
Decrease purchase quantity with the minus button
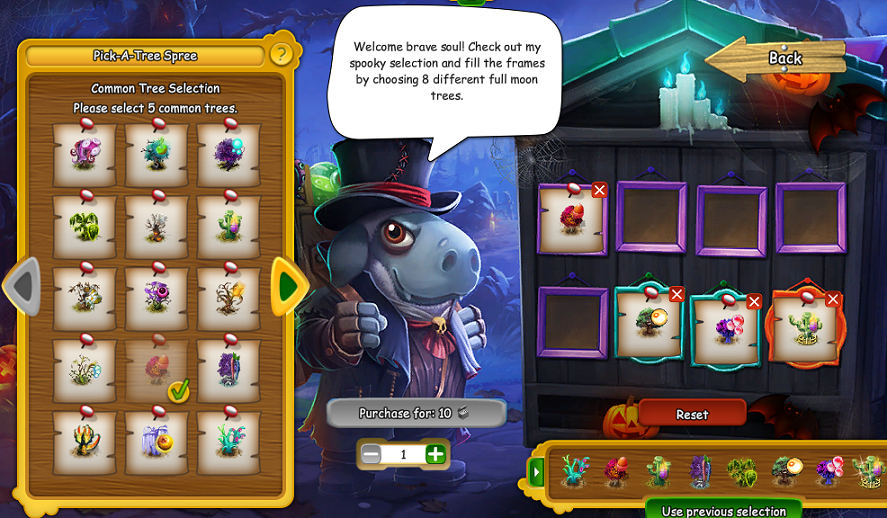click(371, 454)
